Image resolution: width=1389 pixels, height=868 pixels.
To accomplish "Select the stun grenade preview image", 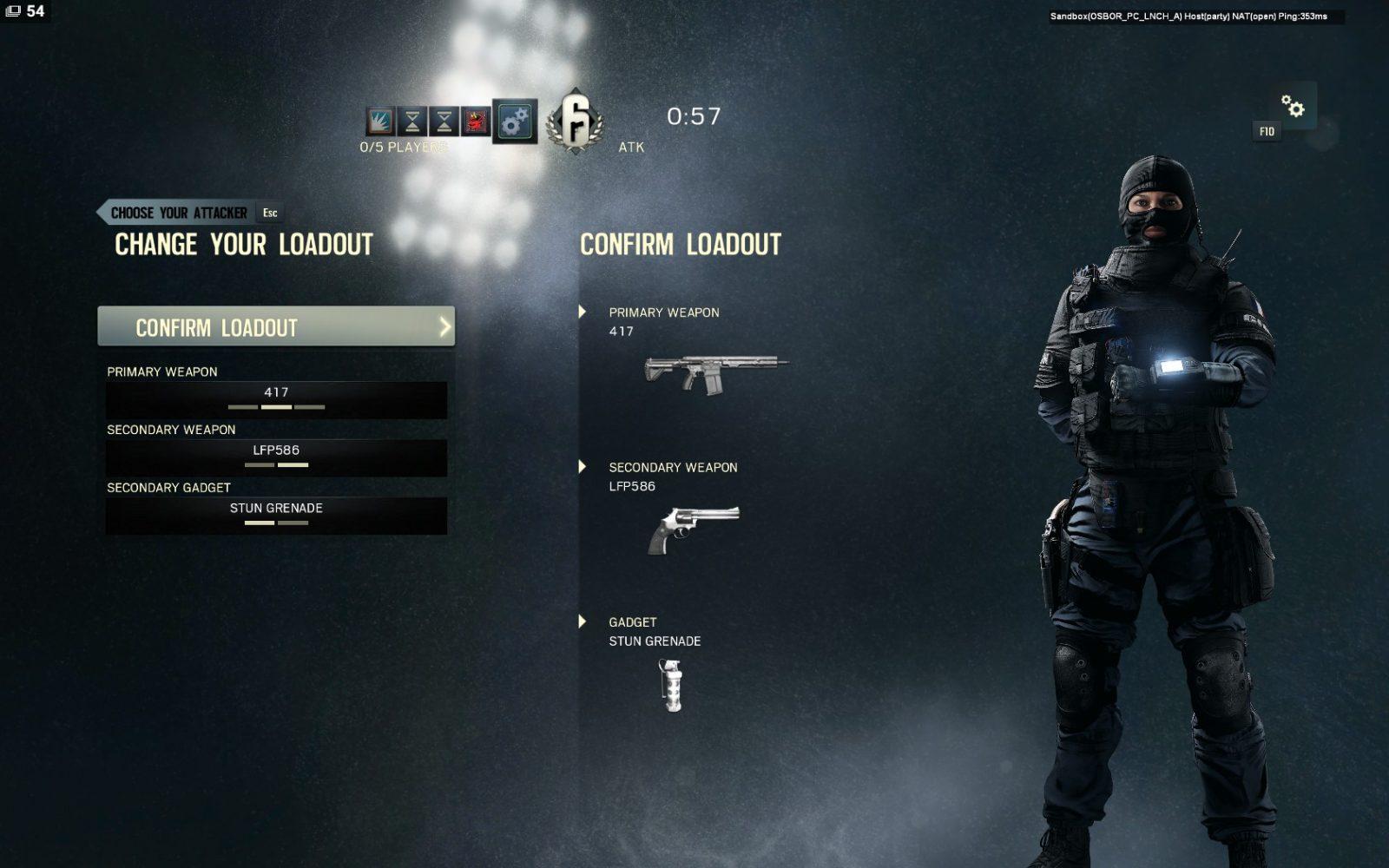I will [673, 685].
